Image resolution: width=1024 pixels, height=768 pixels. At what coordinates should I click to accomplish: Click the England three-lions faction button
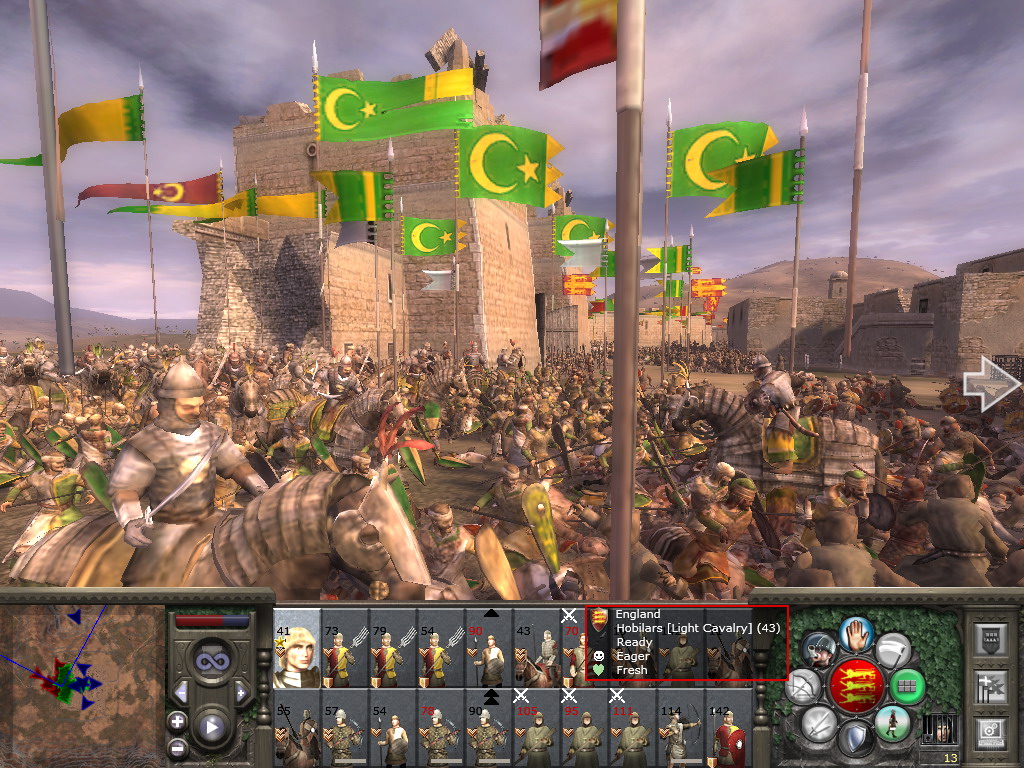(x=856, y=685)
